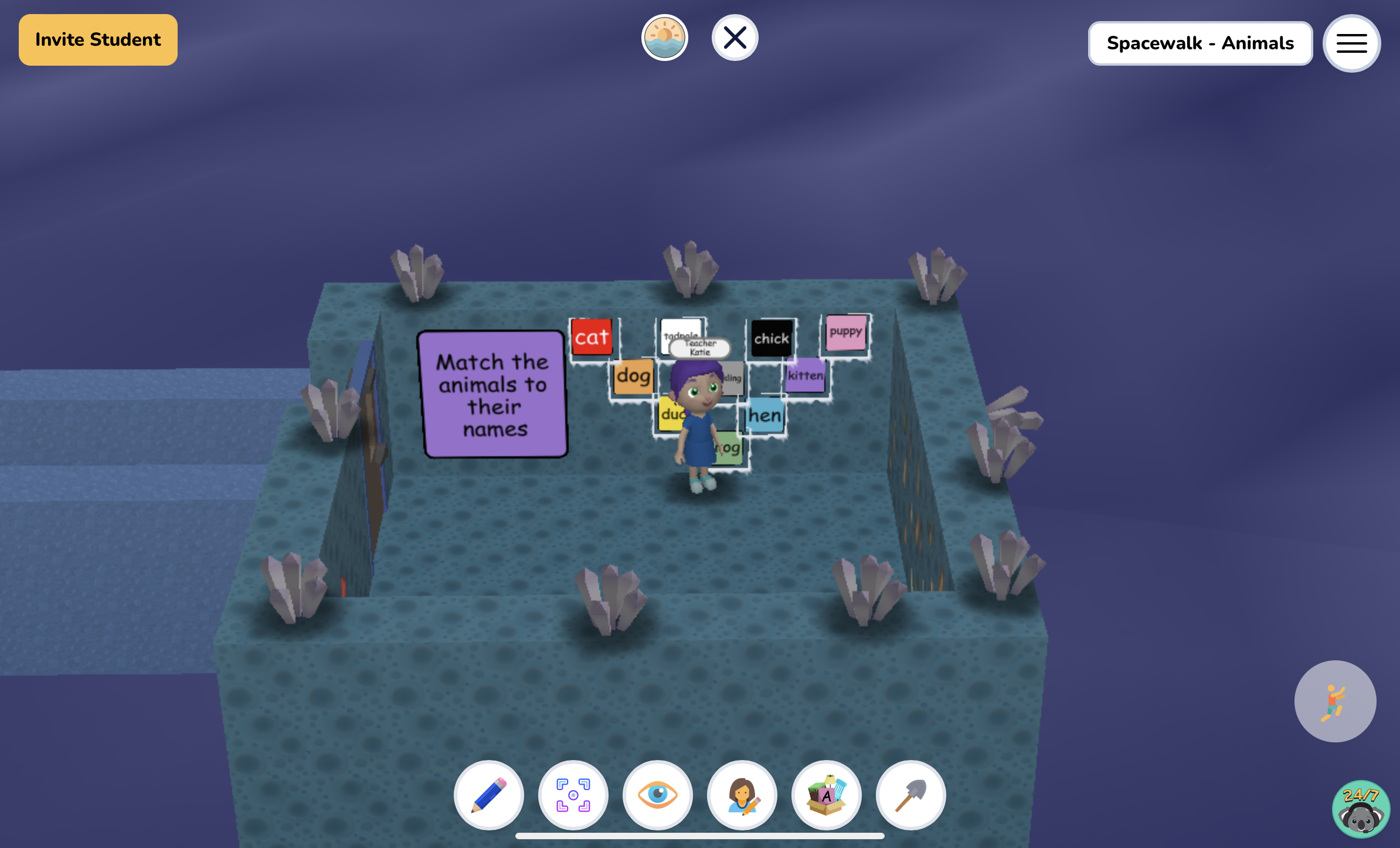Open the 24/7 koala support chat

(x=1361, y=810)
